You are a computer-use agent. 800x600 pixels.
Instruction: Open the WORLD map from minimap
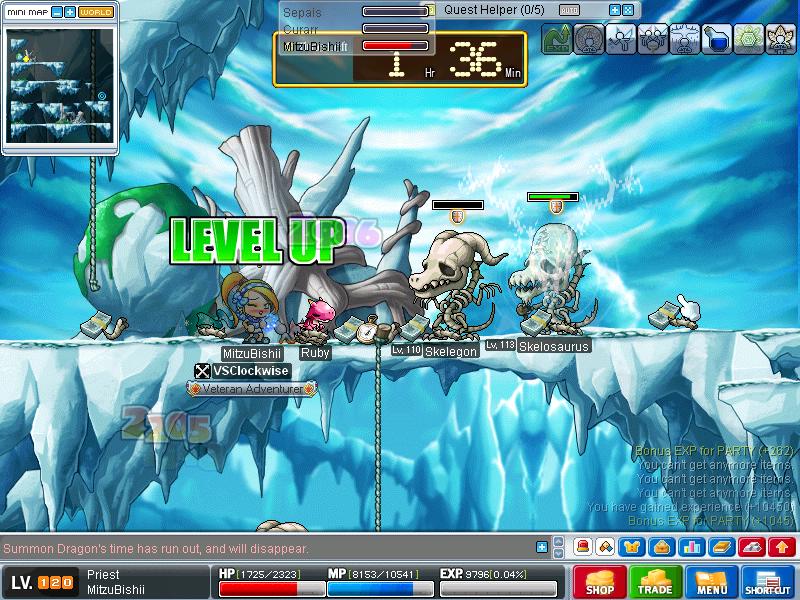click(96, 12)
